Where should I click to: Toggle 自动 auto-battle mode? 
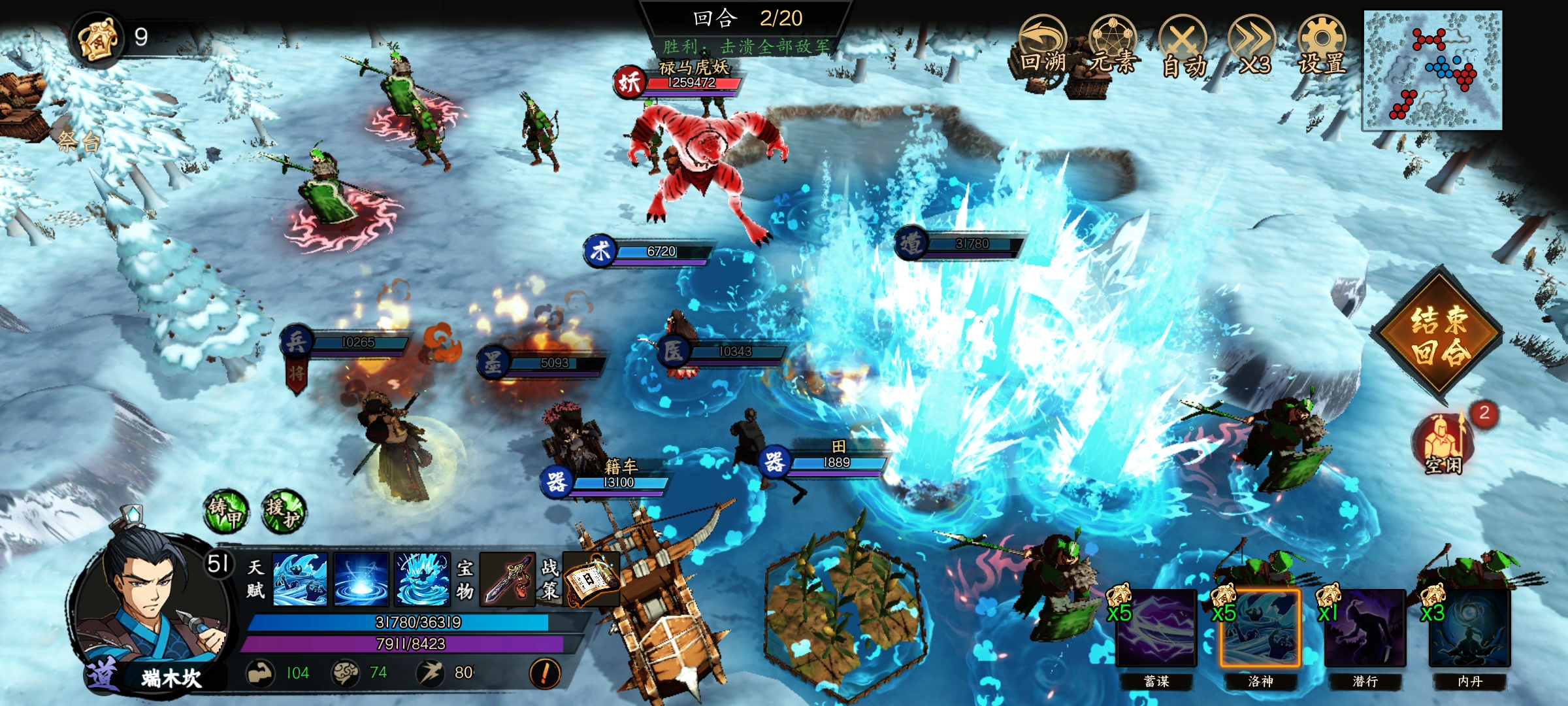1183,47
